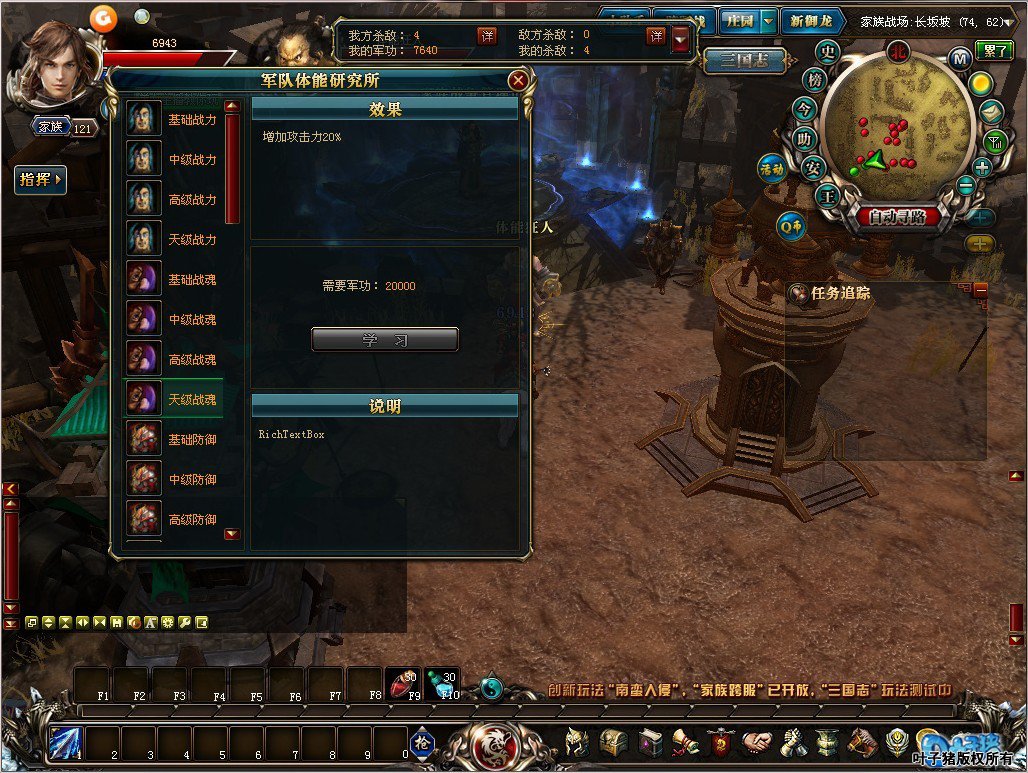Select 基础战力 in the skill list
Image resolution: width=1028 pixels, height=773 pixels.
[173, 120]
